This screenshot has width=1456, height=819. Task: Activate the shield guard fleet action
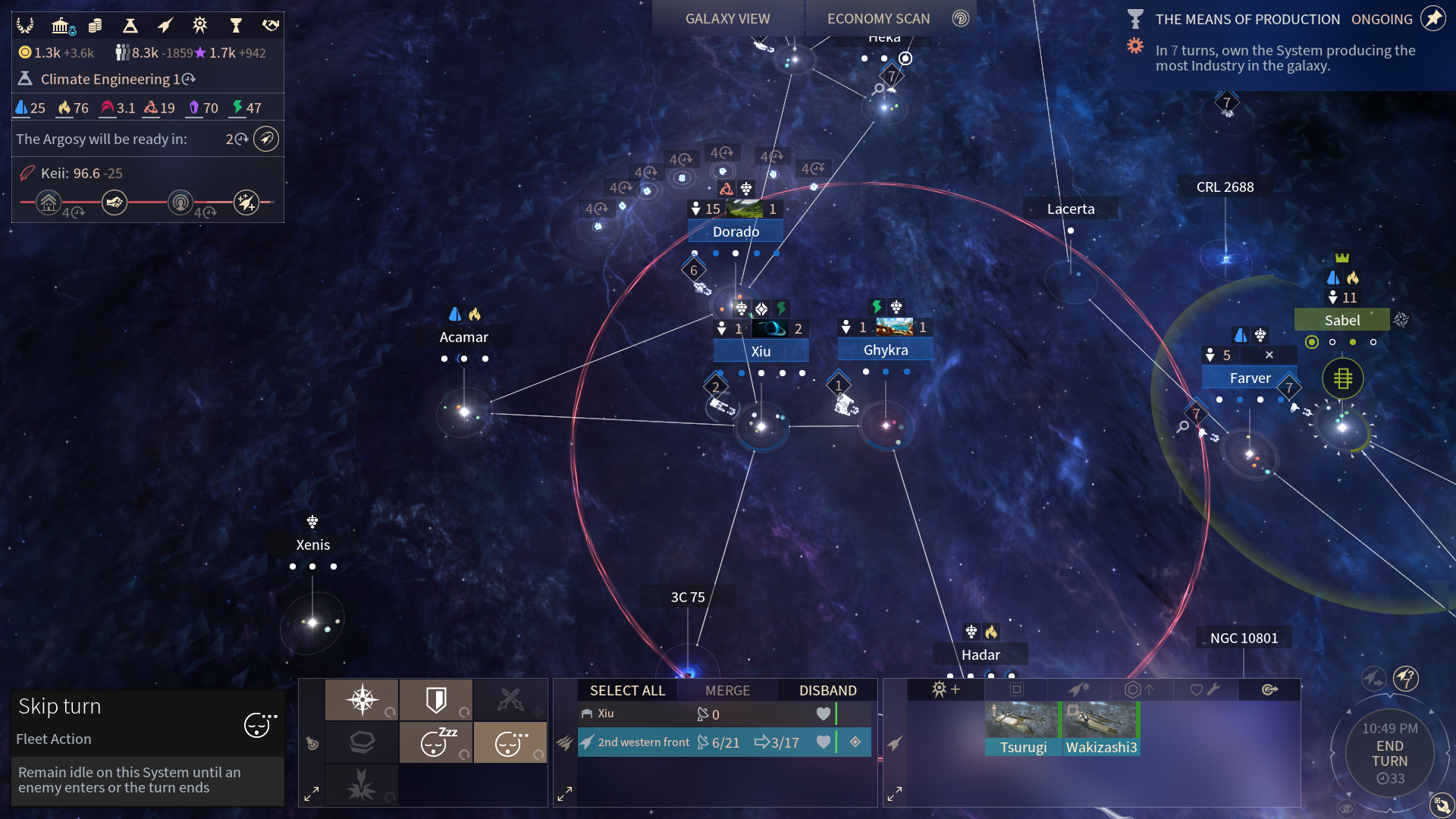click(436, 699)
